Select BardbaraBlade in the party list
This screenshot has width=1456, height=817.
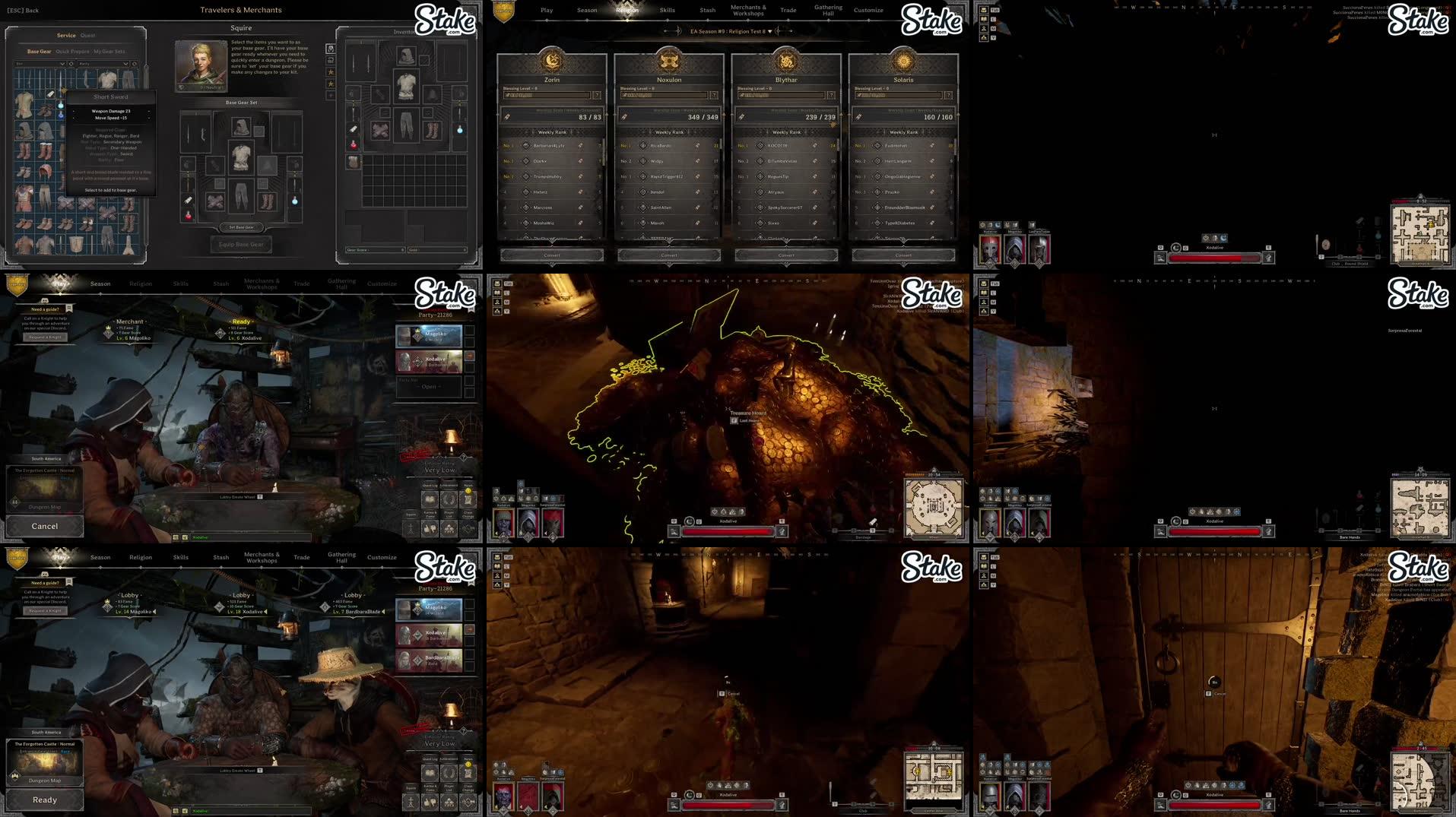[430, 660]
